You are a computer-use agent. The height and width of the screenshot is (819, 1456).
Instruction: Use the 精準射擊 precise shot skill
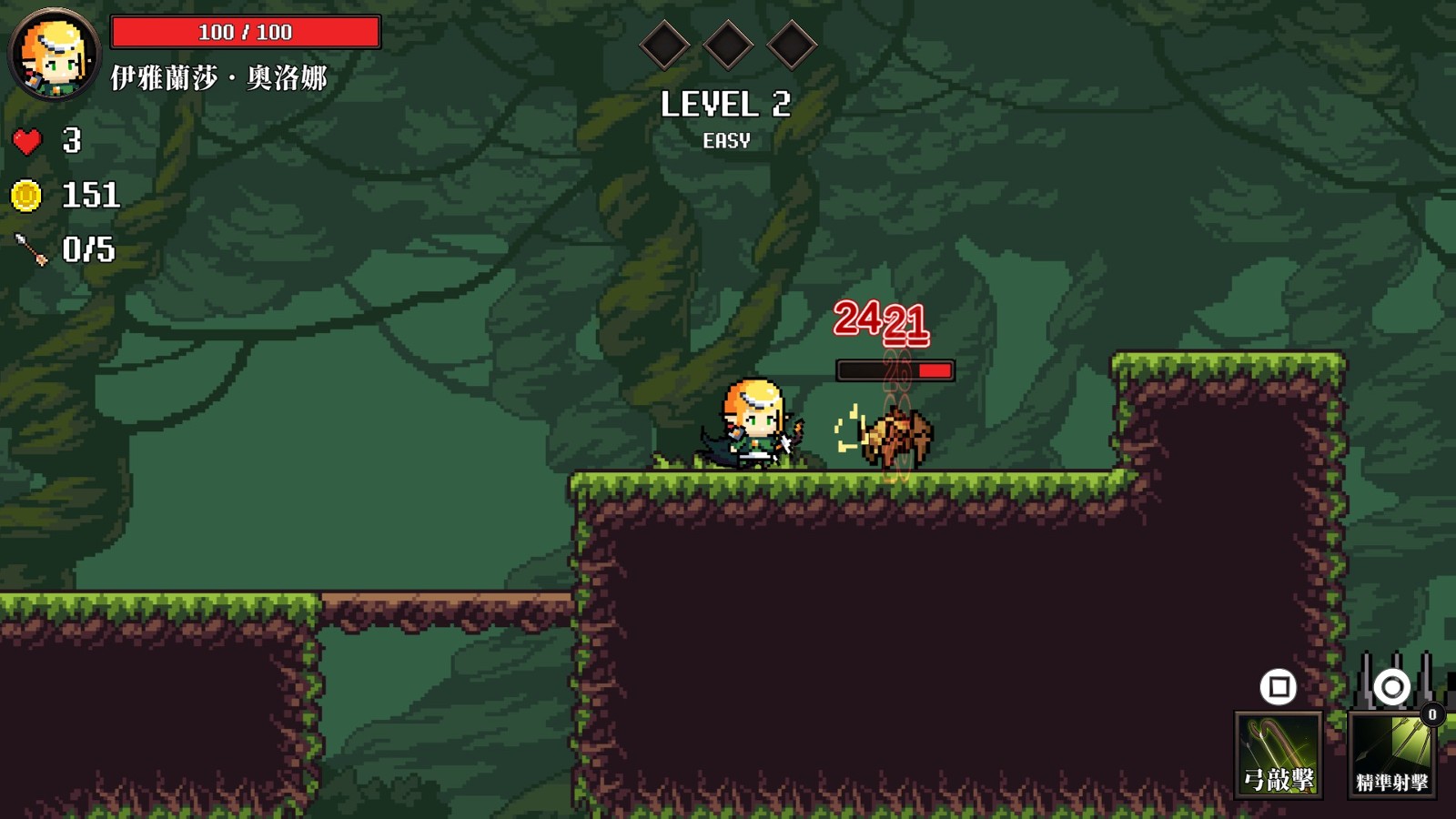click(x=1391, y=754)
